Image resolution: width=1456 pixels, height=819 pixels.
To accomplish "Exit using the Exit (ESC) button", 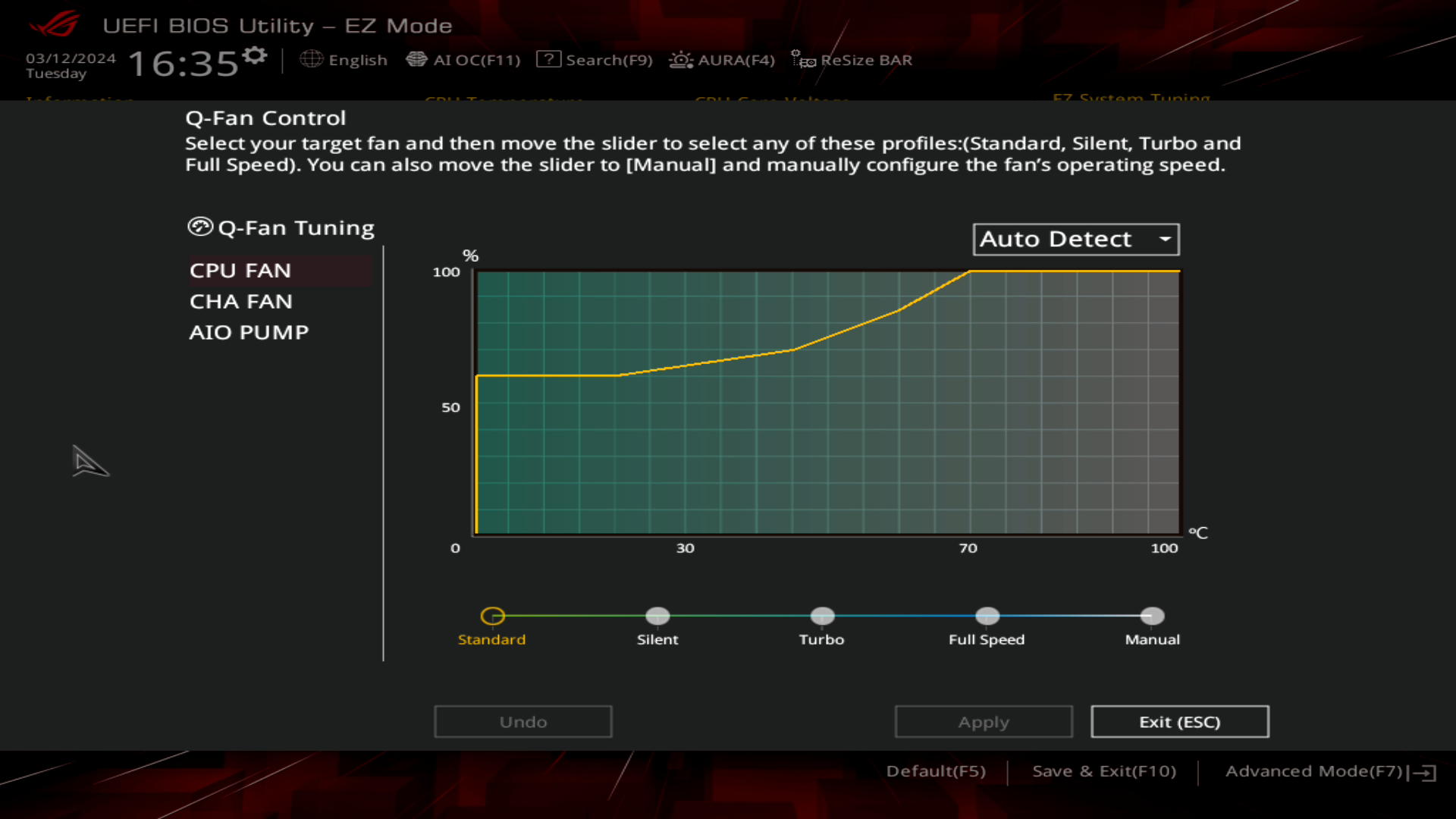I will pos(1179,721).
